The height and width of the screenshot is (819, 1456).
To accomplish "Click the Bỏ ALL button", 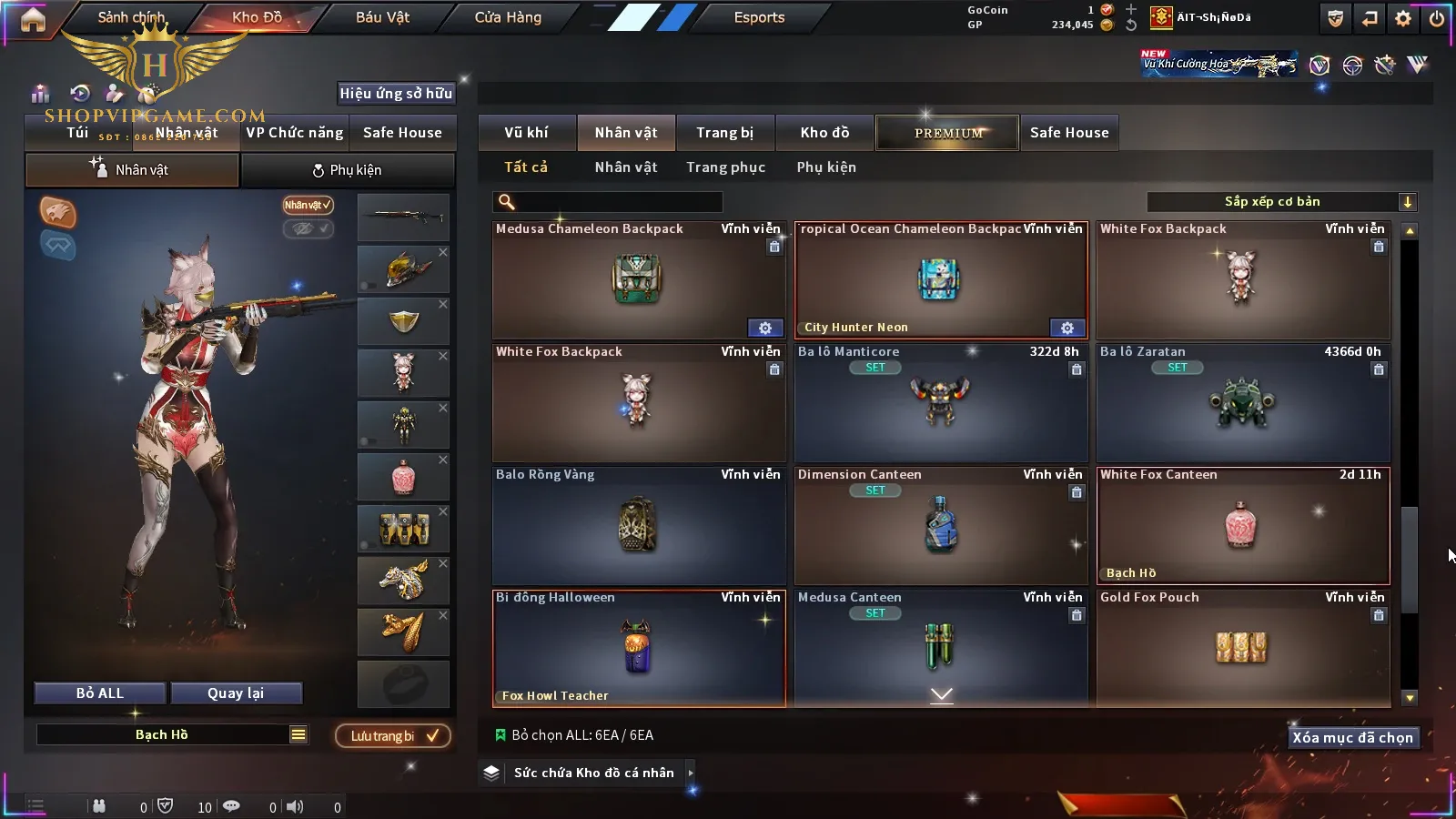I will (100, 693).
